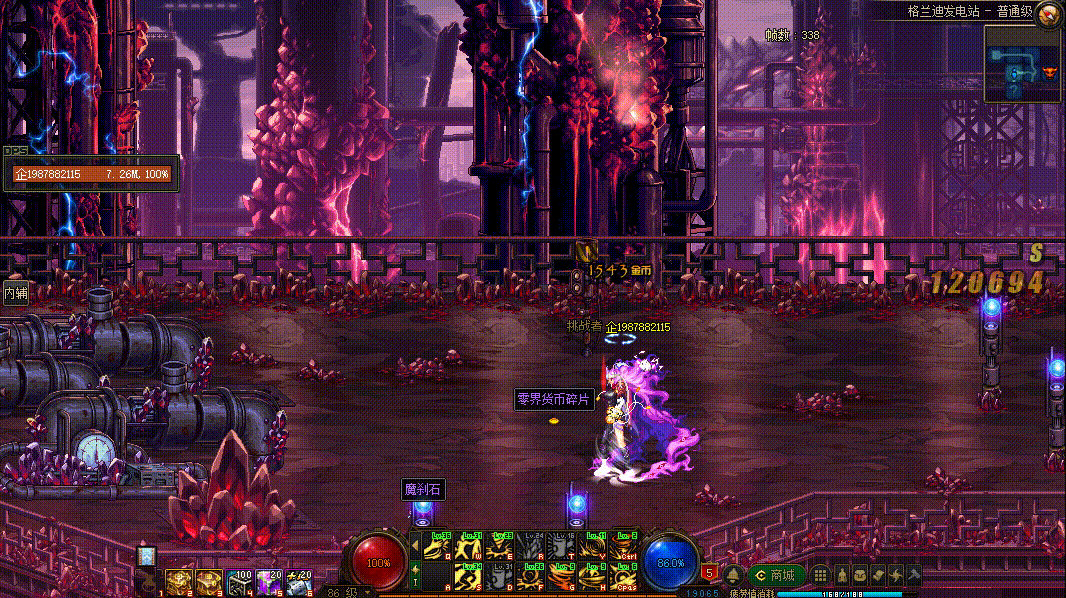1066x598 pixels.
Task: Open the grid menu icon
Action: 820,575
